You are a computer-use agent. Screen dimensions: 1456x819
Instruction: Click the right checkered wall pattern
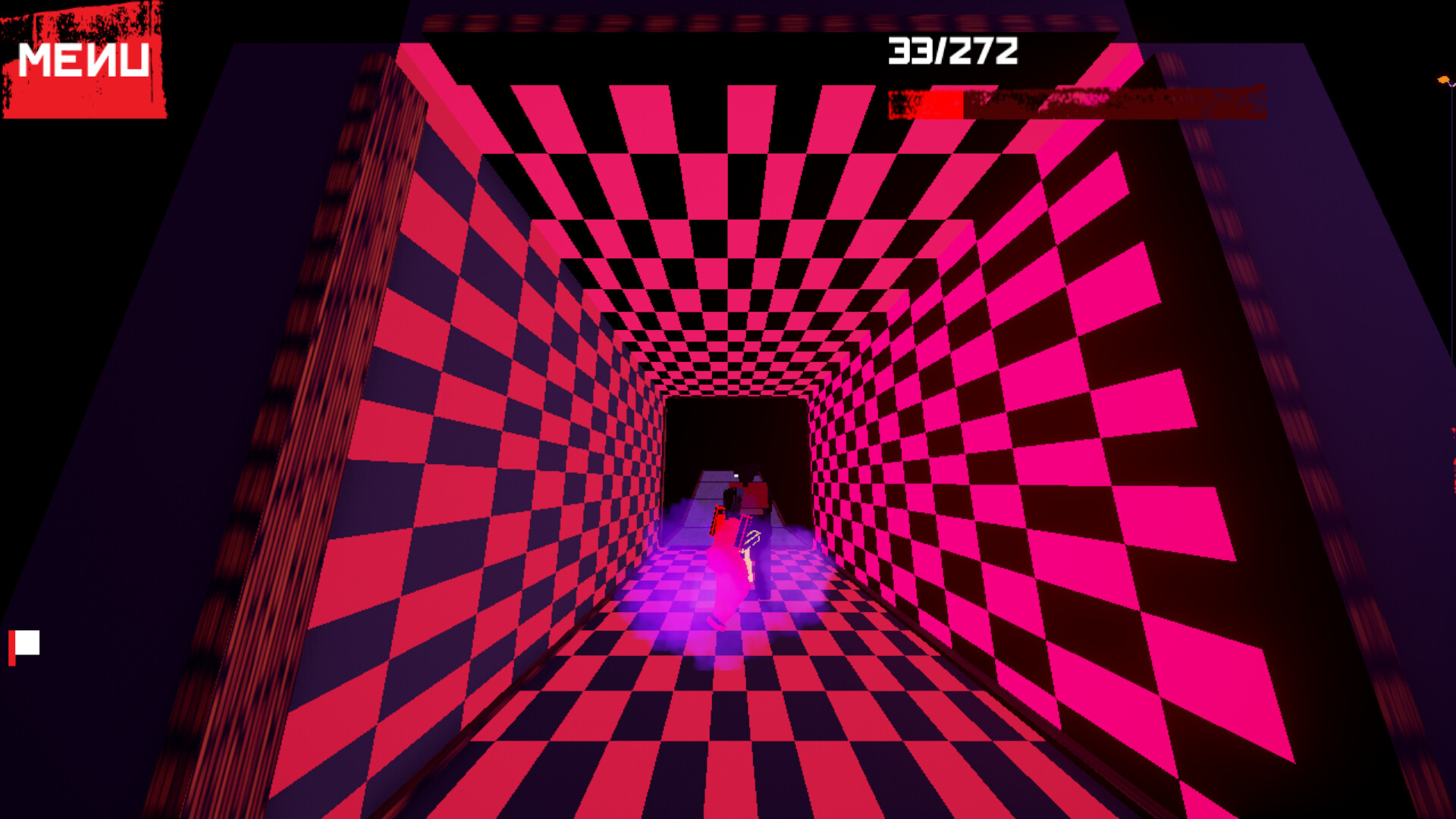click(x=1062, y=417)
